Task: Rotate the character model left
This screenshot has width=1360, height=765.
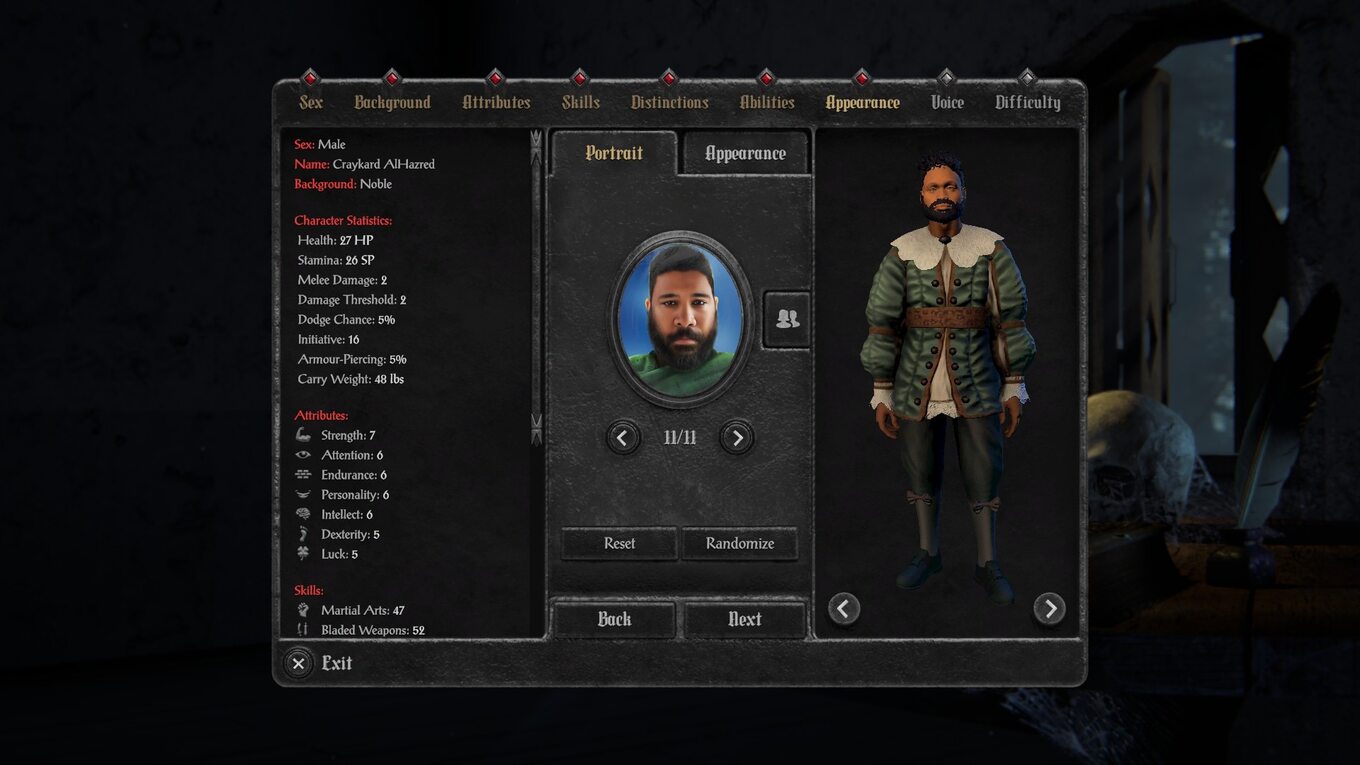Action: point(844,608)
